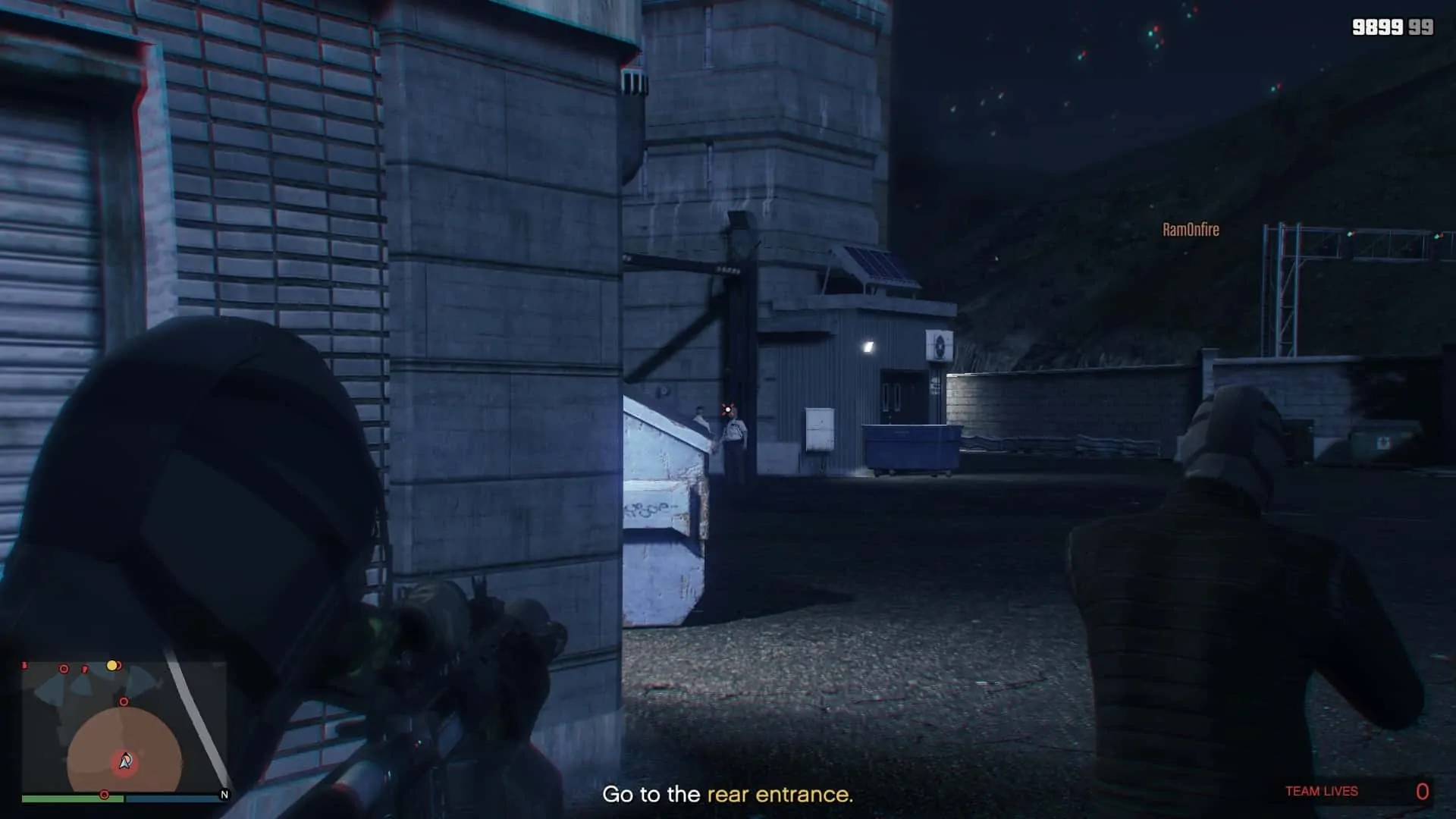Click the leftmost red blip on minimap

[24, 665]
